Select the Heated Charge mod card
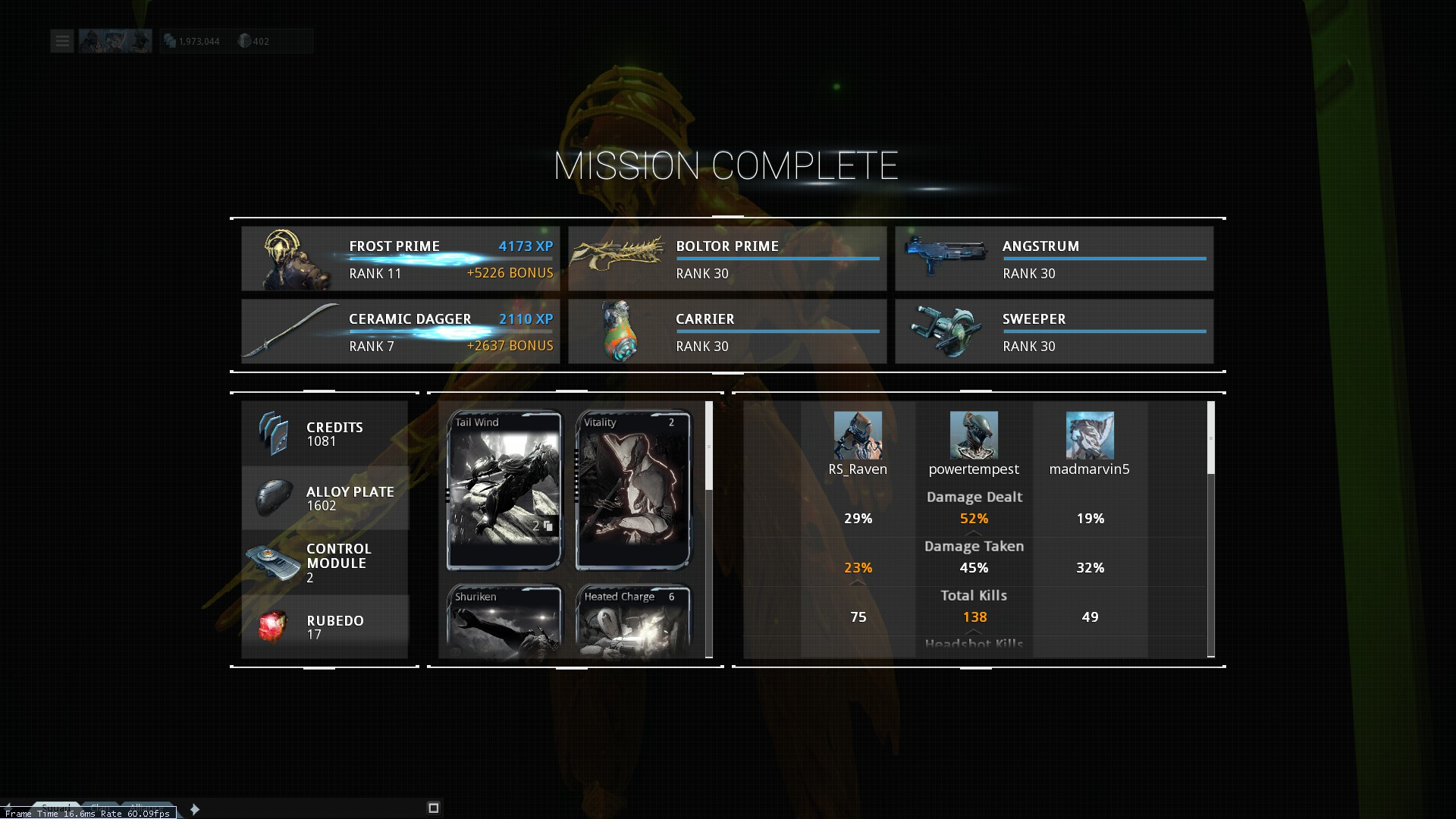 pos(633,620)
